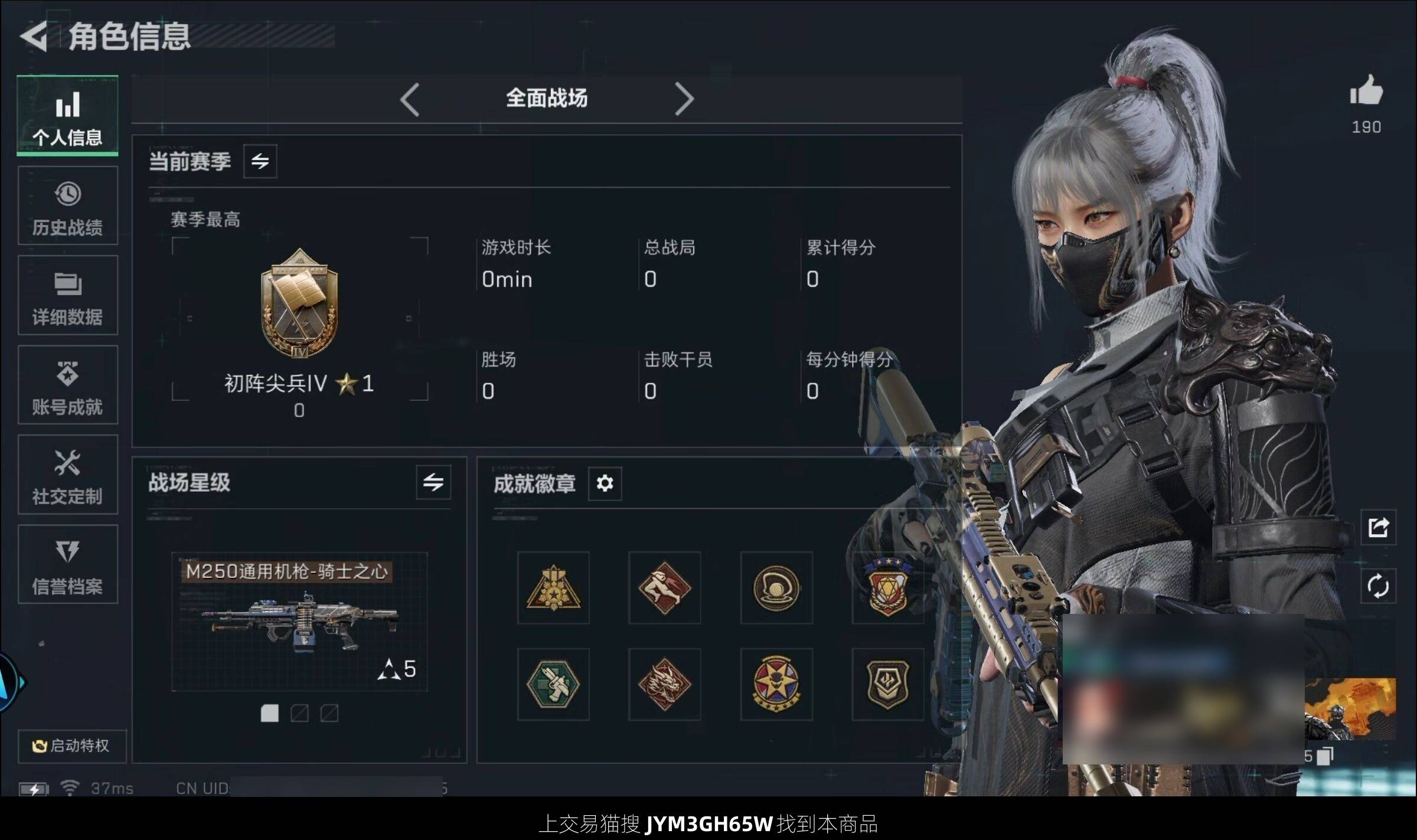Select the gold triangle achievement badge
Screen dimensions: 1417x840
pos(553,588)
